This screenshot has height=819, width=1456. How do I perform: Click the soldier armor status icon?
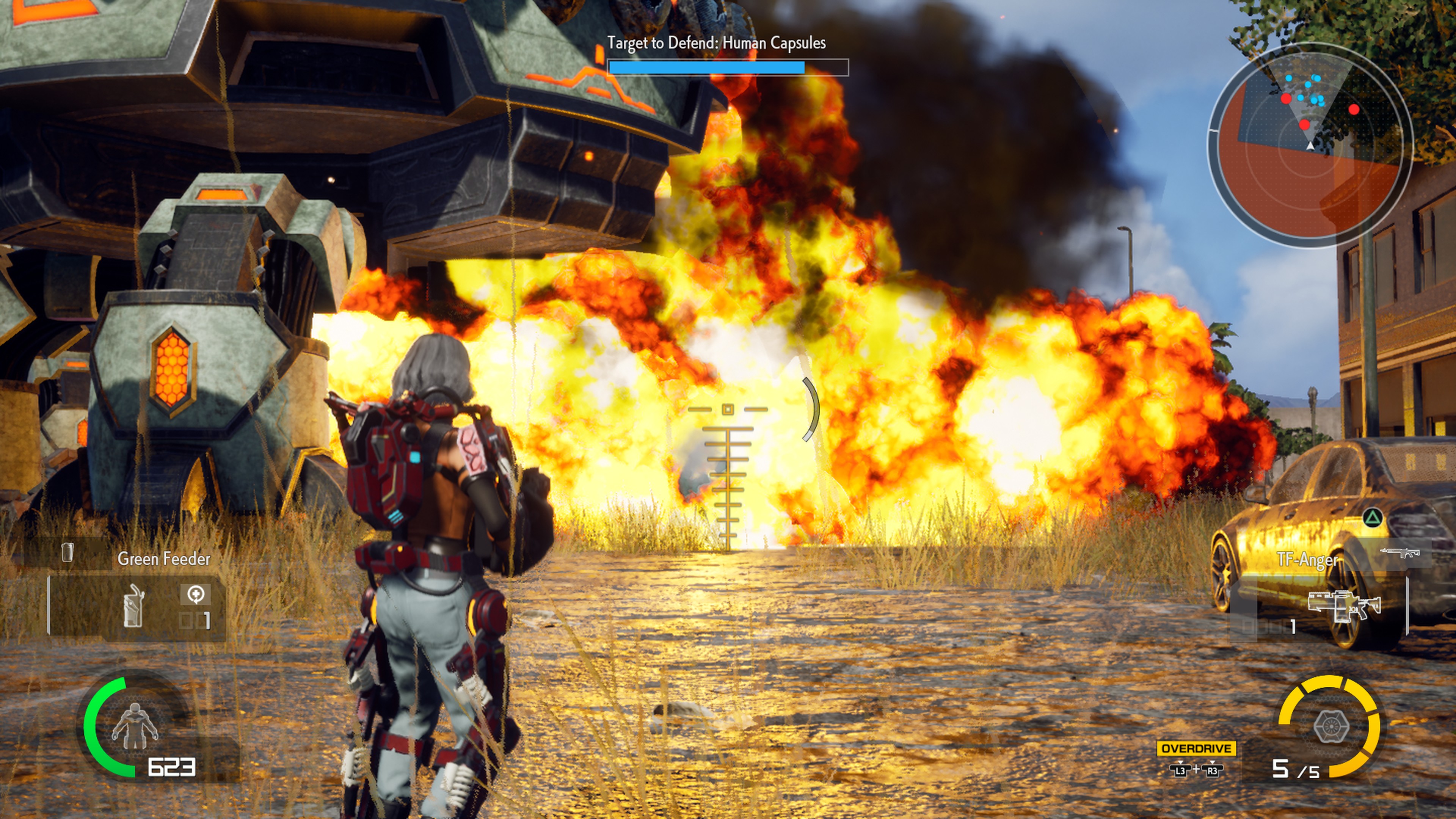[135, 726]
